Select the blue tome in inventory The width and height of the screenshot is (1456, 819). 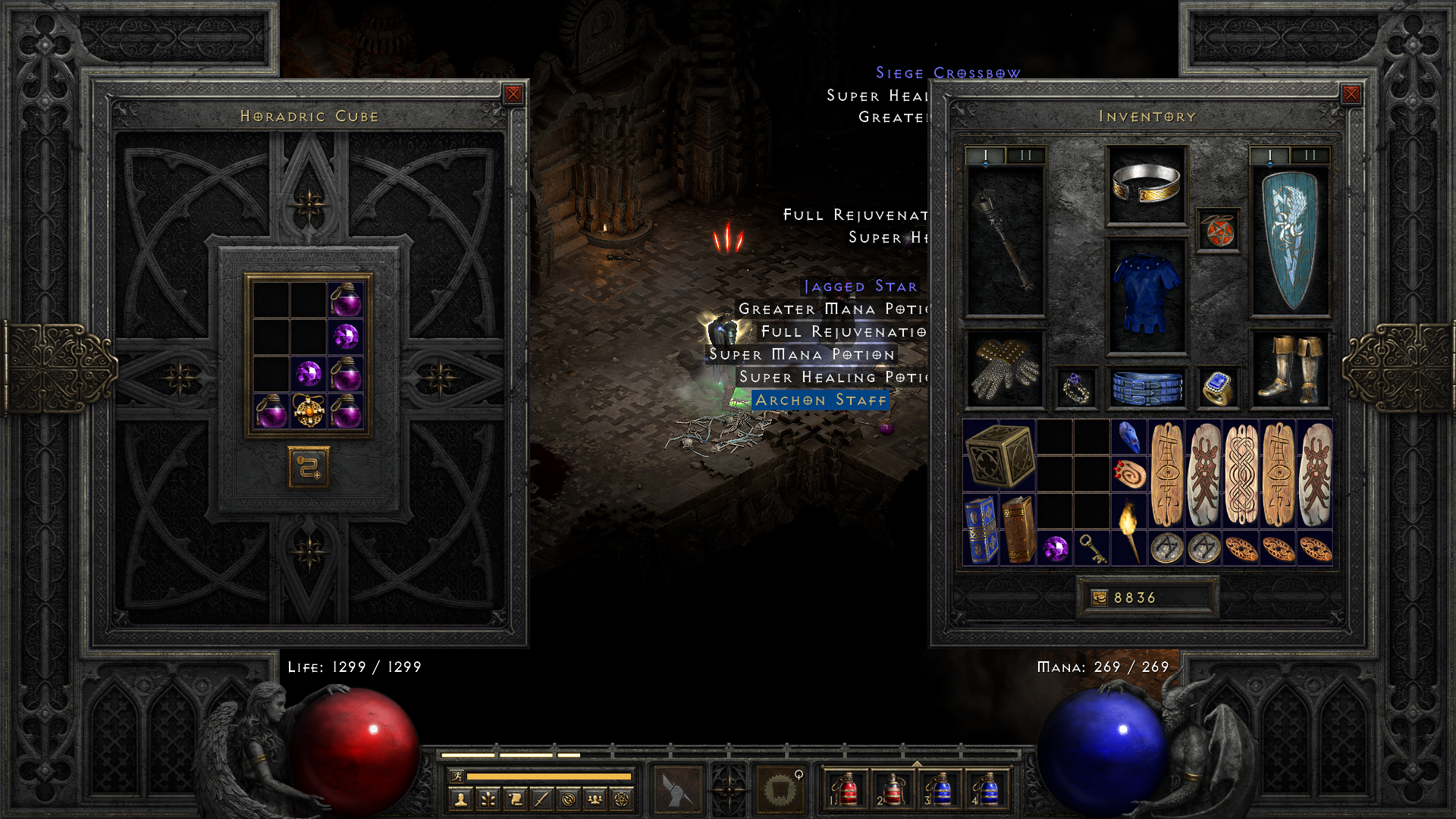coord(981,530)
